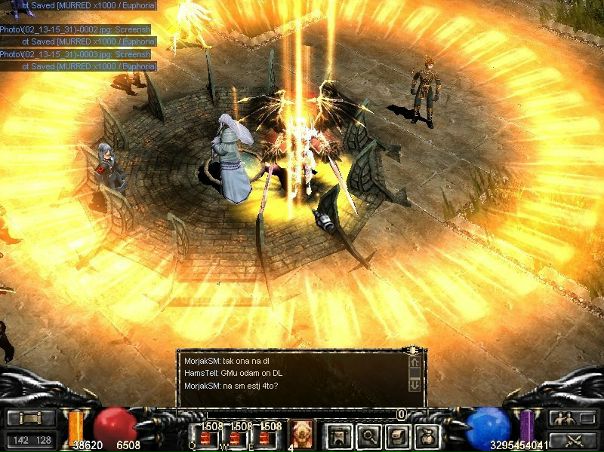Click the banner icon button beside the skill

[x=340, y=436]
